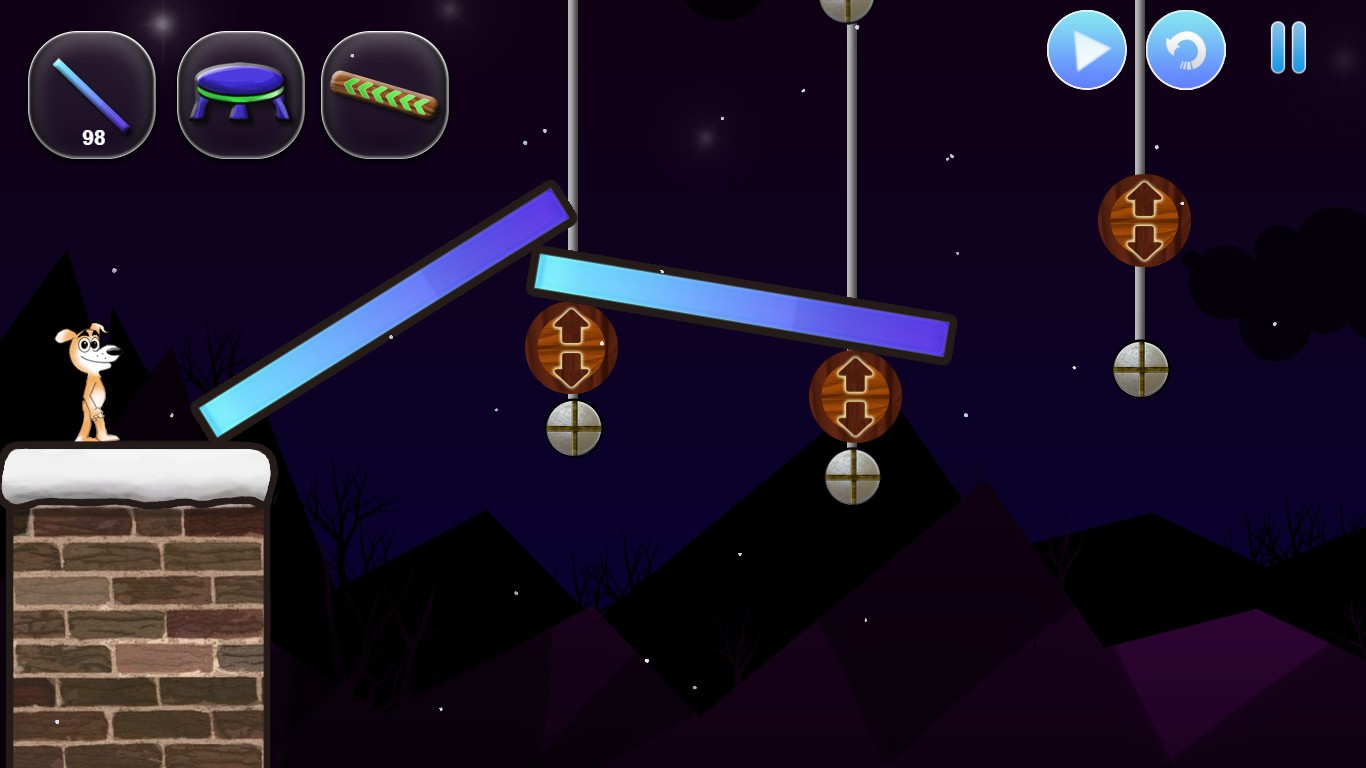
Task: Reset the level with the undo arrow button
Action: click(x=1185, y=50)
